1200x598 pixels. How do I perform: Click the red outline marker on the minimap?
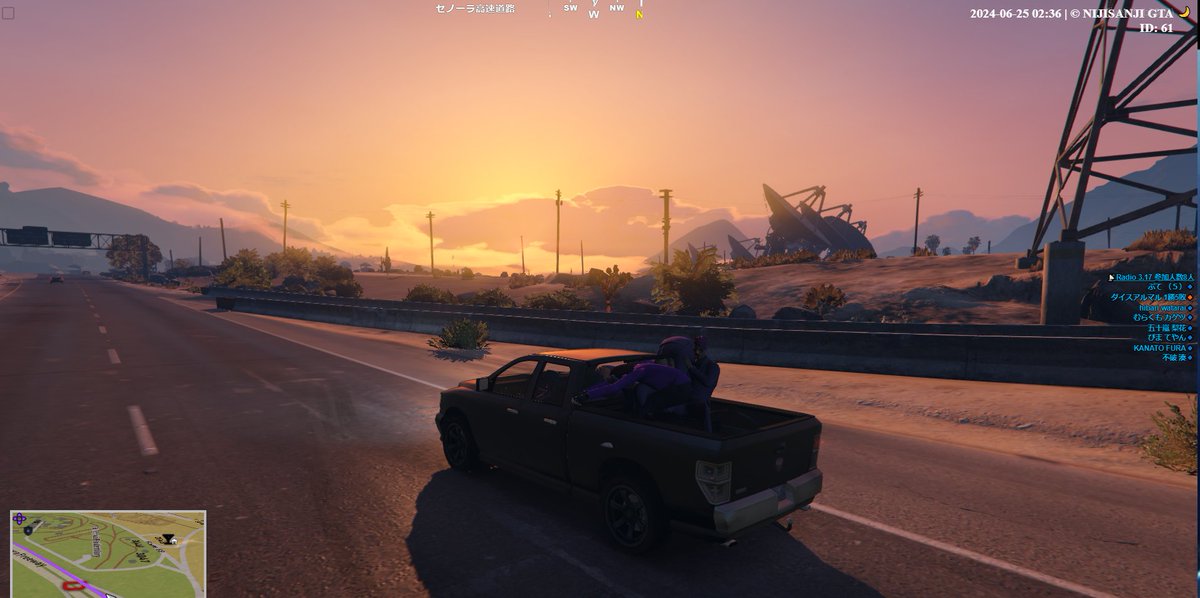72,584
